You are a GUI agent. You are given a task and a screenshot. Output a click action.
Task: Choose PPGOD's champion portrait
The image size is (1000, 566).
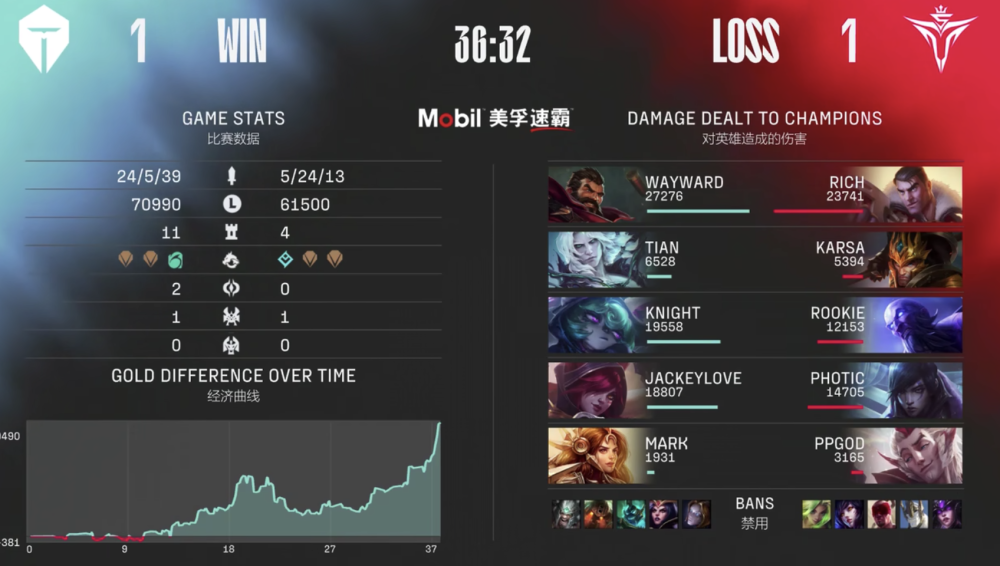click(x=915, y=456)
